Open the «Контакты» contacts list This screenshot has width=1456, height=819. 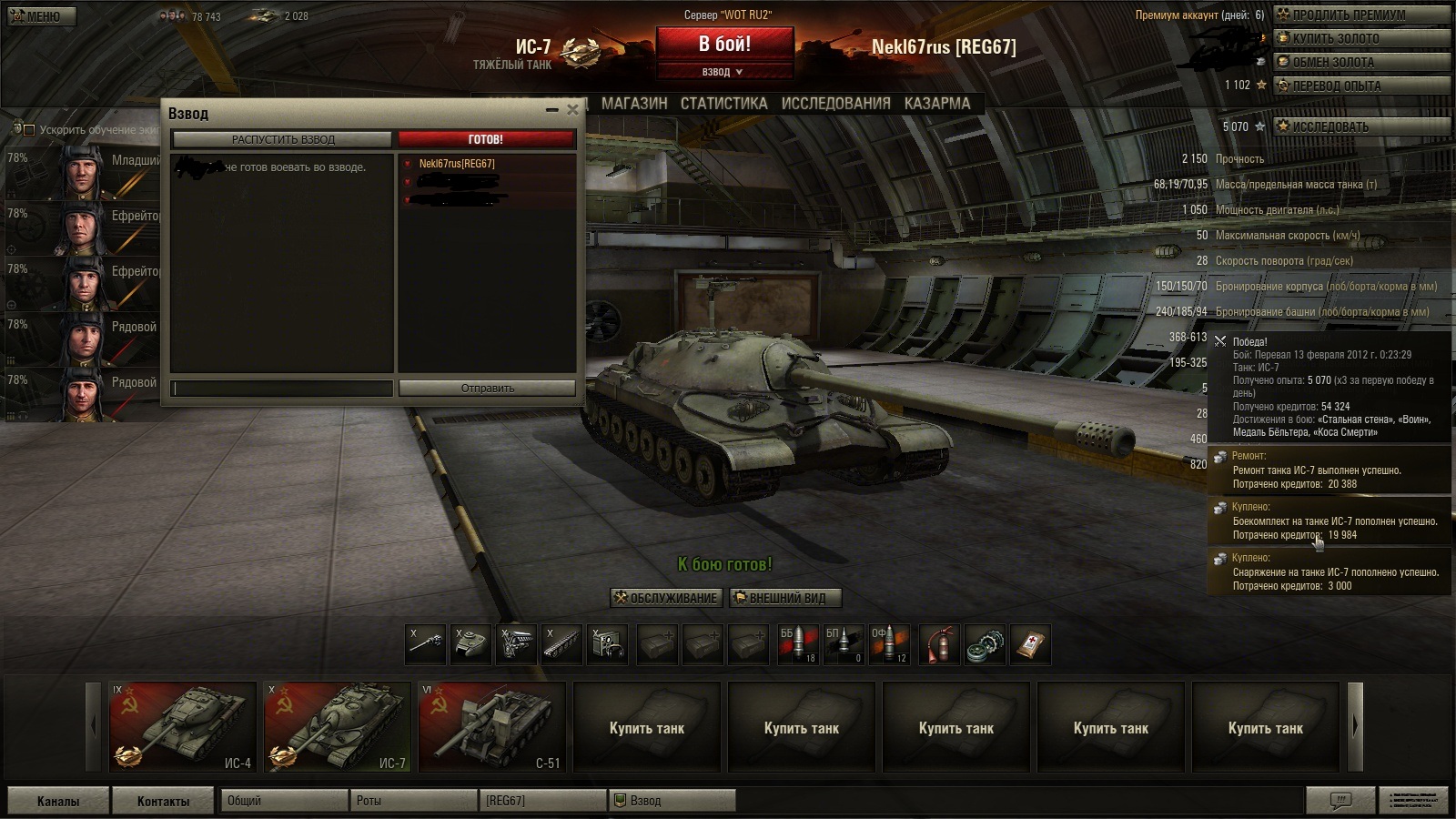click(164, 801)
